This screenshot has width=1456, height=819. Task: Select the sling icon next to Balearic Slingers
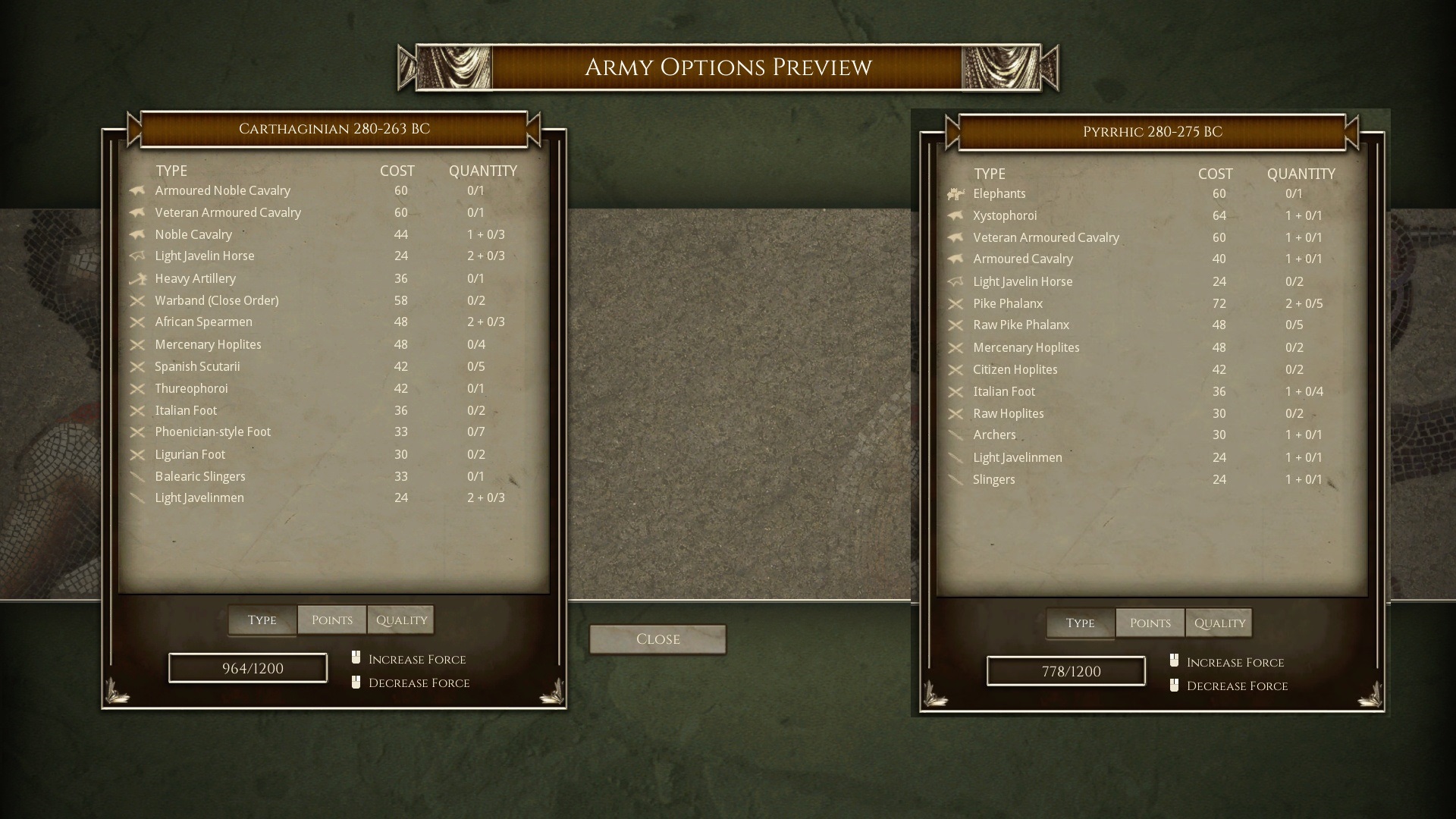point(136,476)
